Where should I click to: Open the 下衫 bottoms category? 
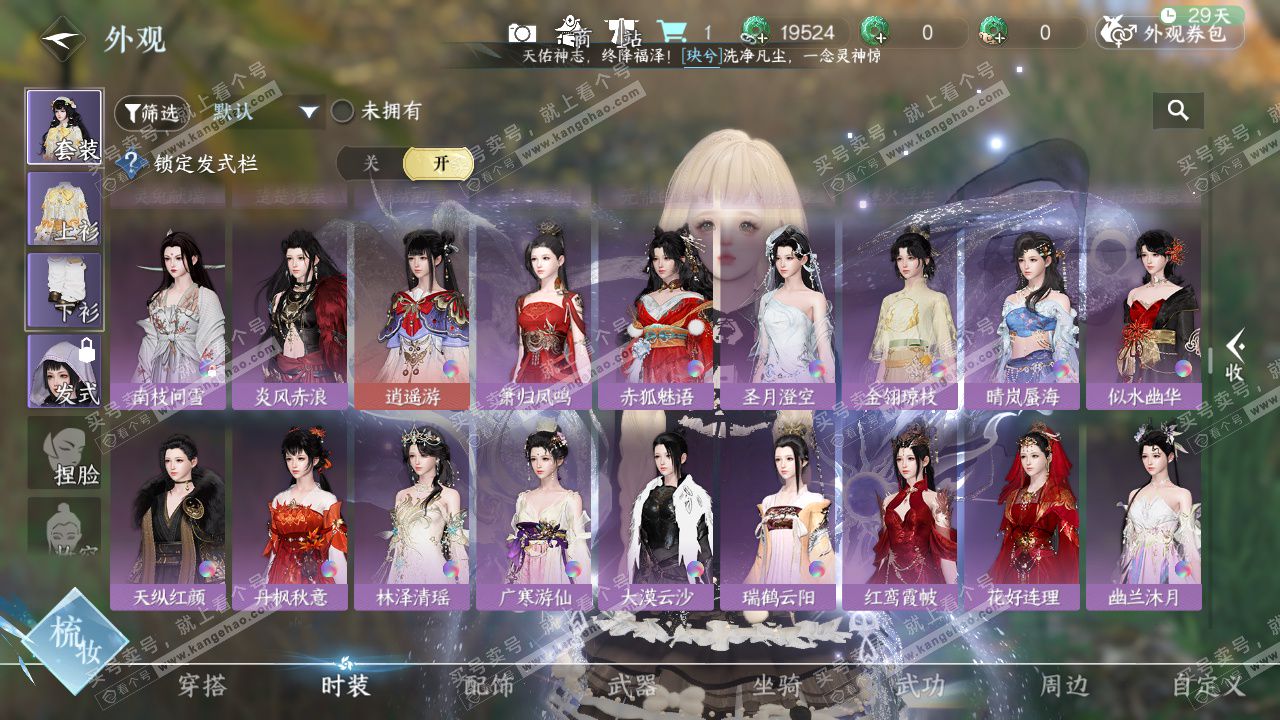click(64, 290)
